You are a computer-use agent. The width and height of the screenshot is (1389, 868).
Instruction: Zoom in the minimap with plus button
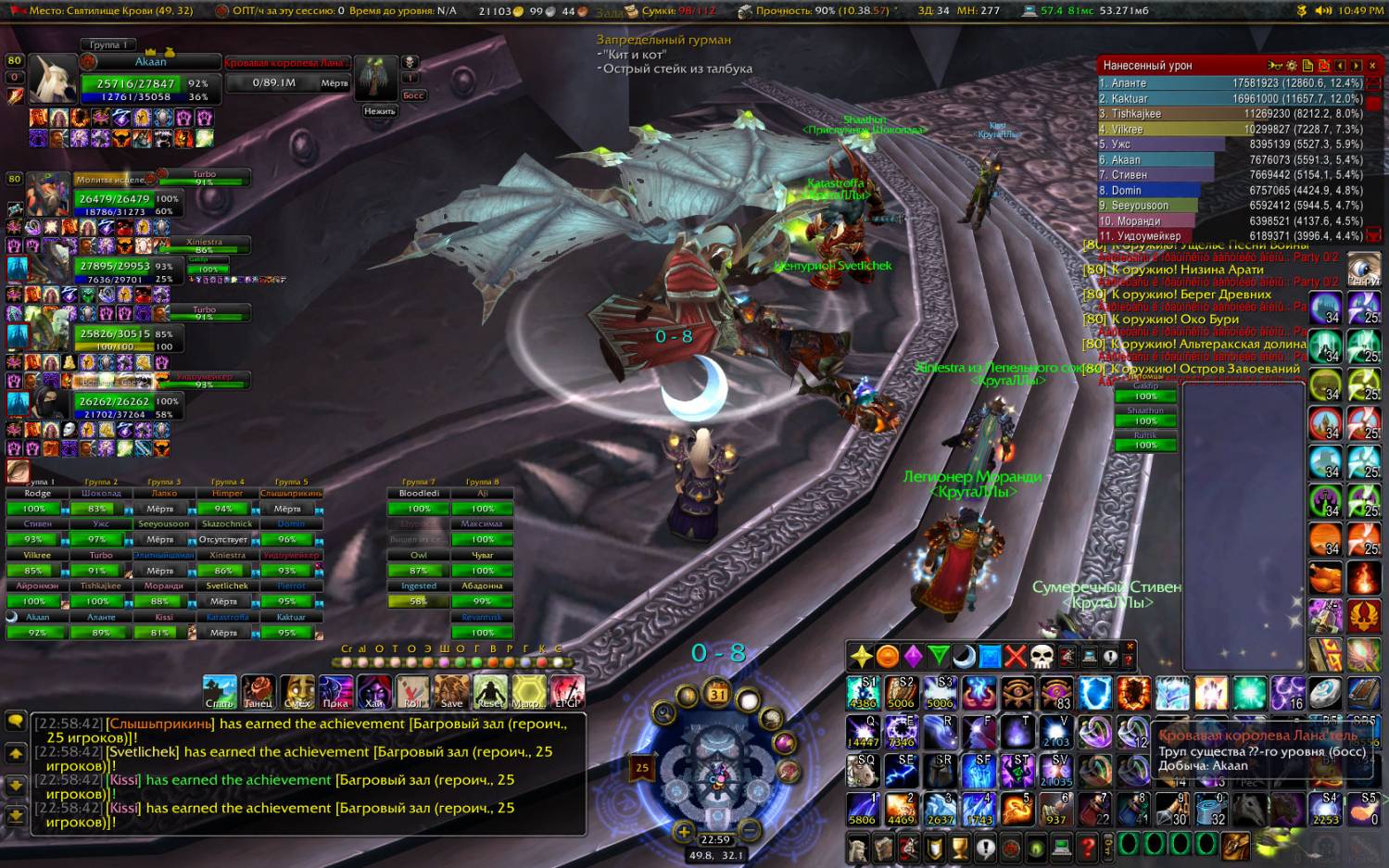pyautogui.click(x=683, y=832)
